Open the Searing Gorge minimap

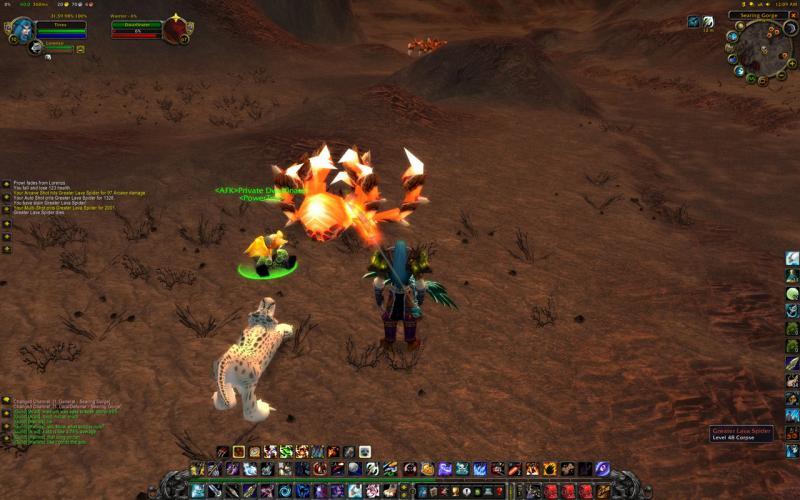[765, 50]
